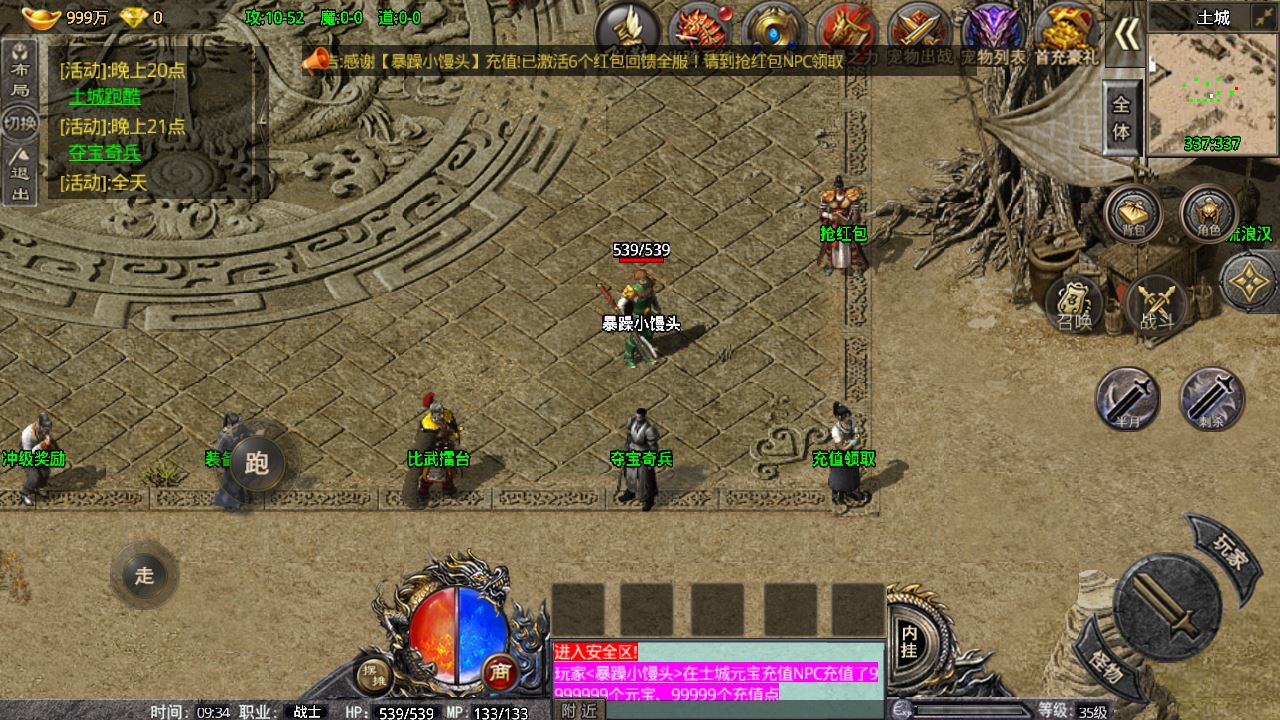Activate the 半月 half-moon sword skill
The height and width of the screenshot is (720, 1280).
point(1127,398)
